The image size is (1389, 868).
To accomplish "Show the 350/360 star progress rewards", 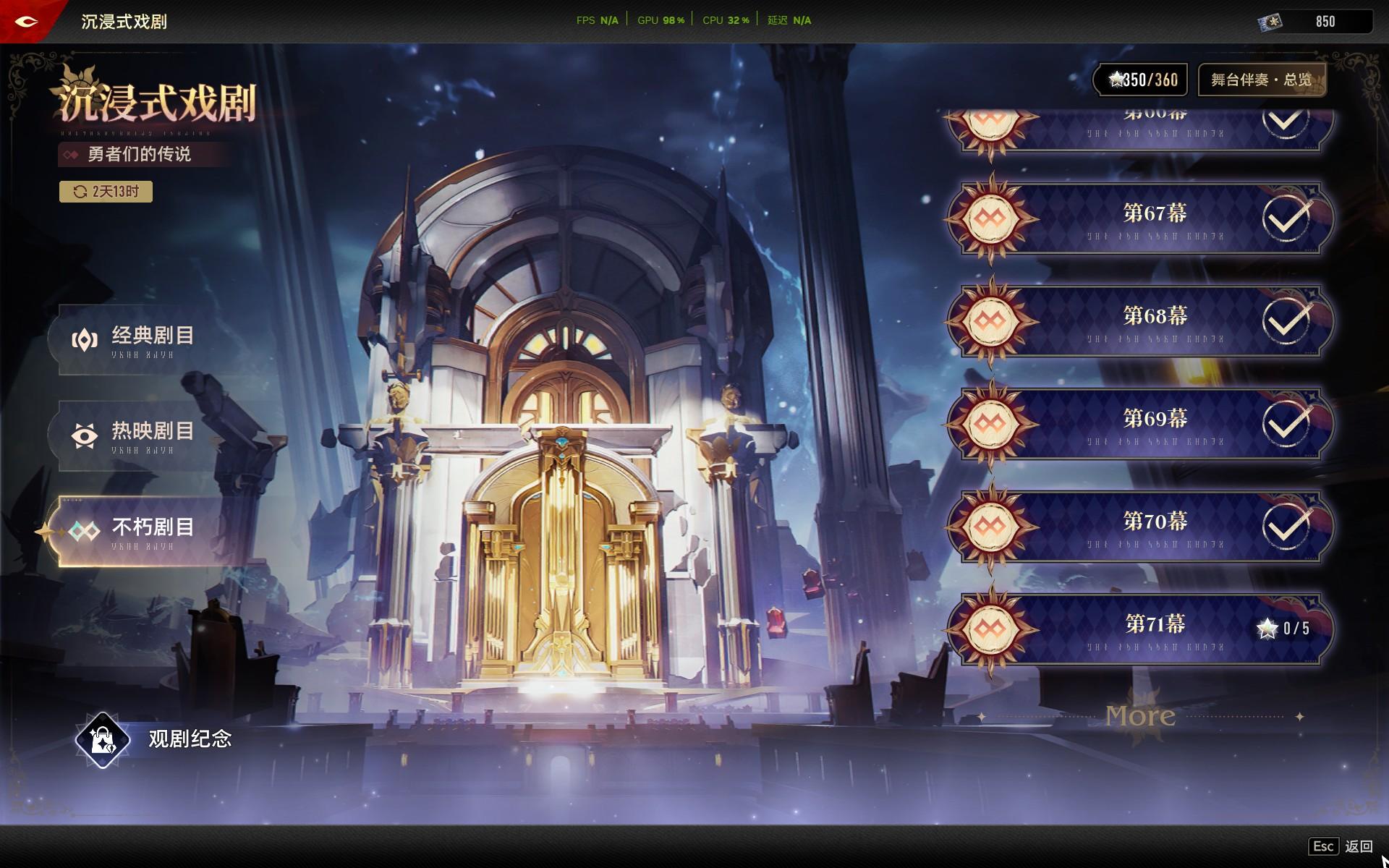I will pyautogui.click(x=1142, y=80).
